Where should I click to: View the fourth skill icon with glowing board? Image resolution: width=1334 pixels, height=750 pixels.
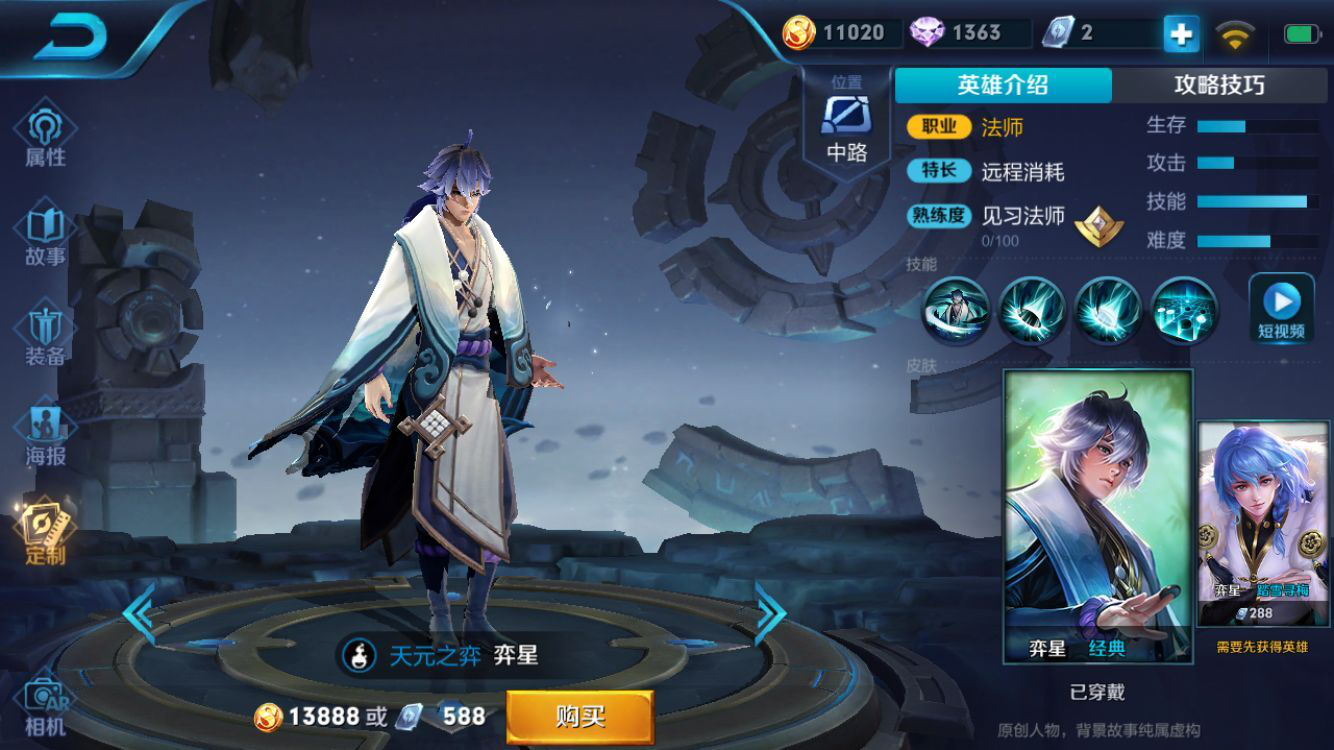tap(1184, 310)
